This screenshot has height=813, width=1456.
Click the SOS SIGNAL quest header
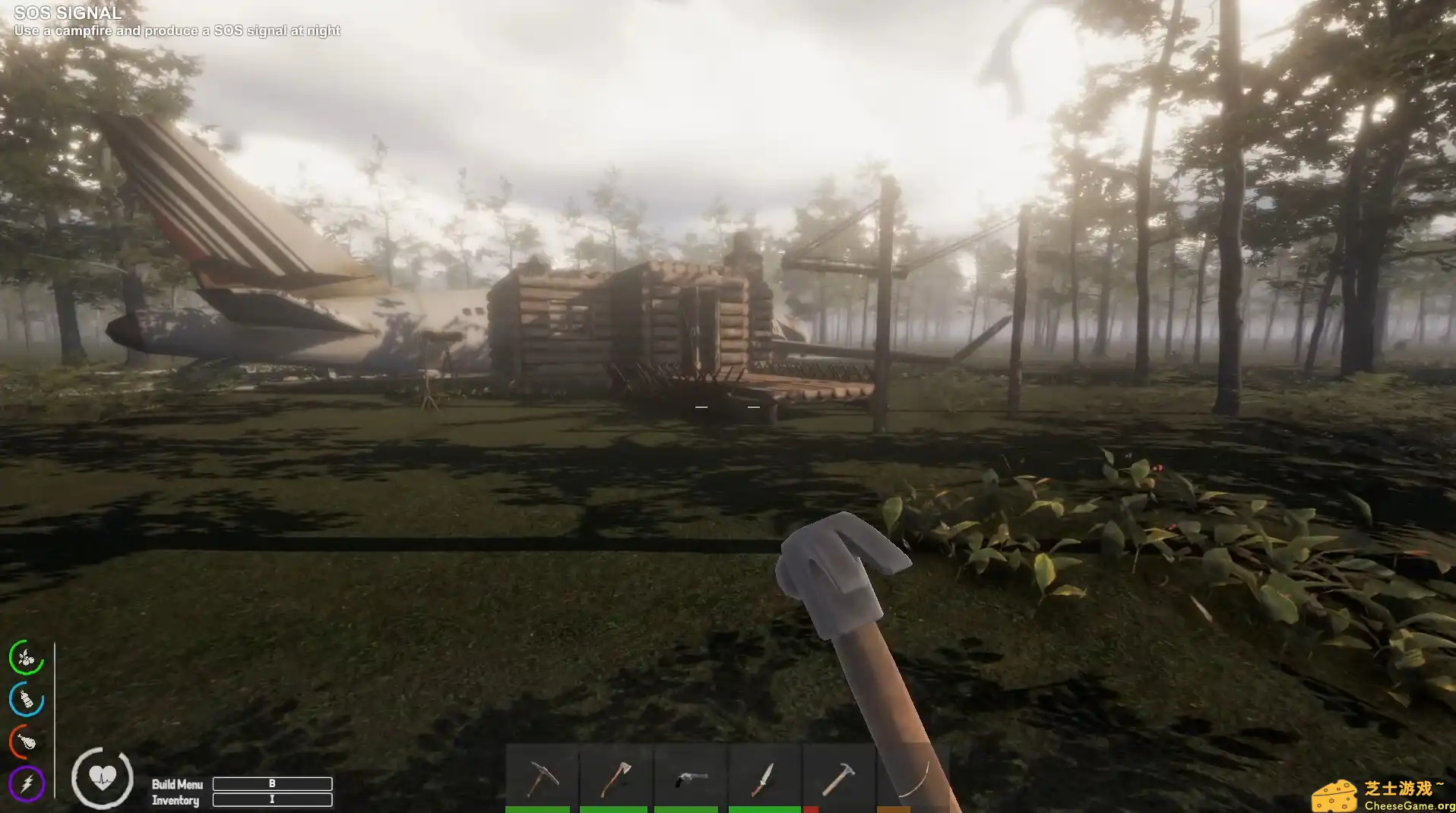[x=67, y=12]
